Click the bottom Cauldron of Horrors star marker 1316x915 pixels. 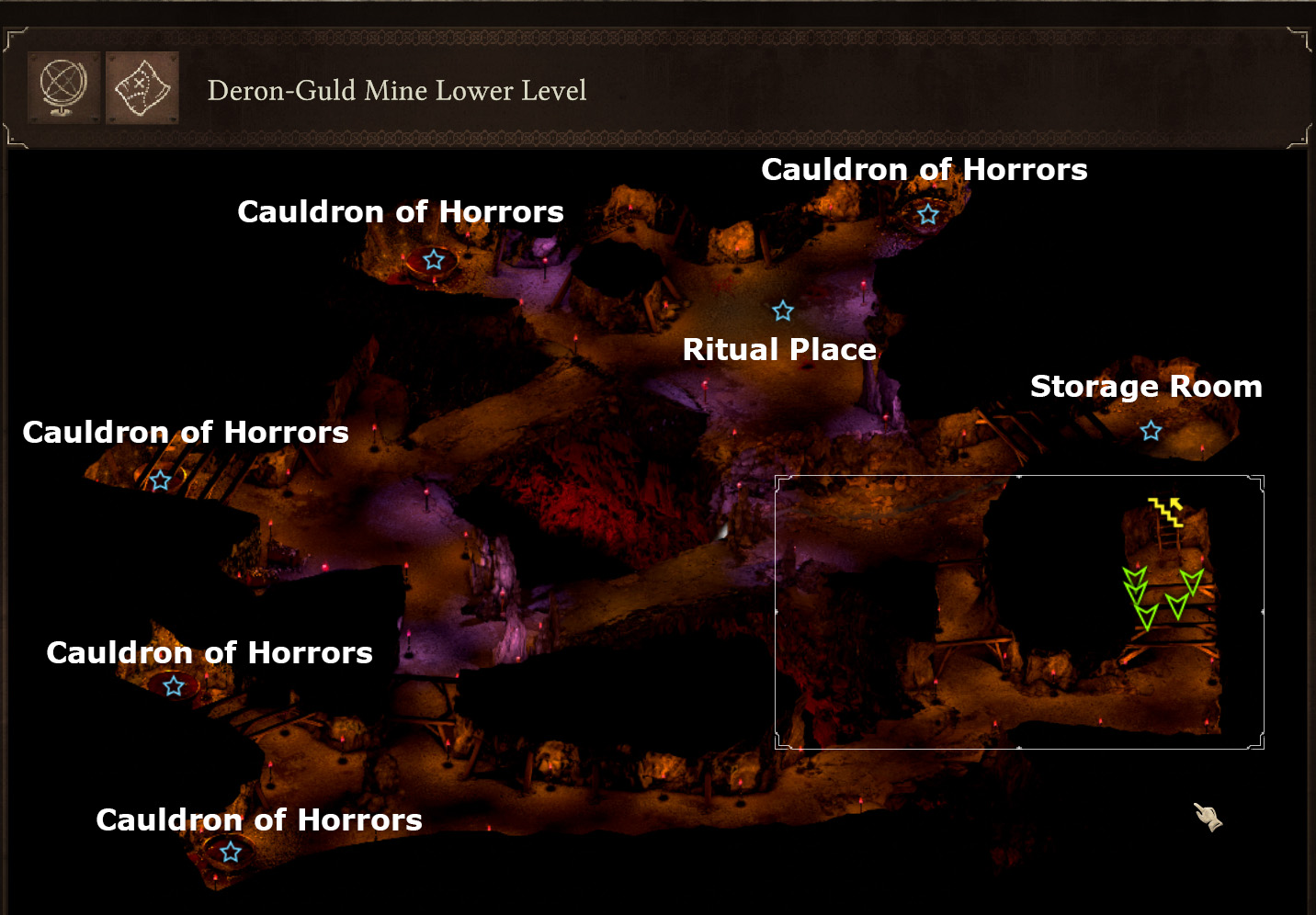(230, 853)
